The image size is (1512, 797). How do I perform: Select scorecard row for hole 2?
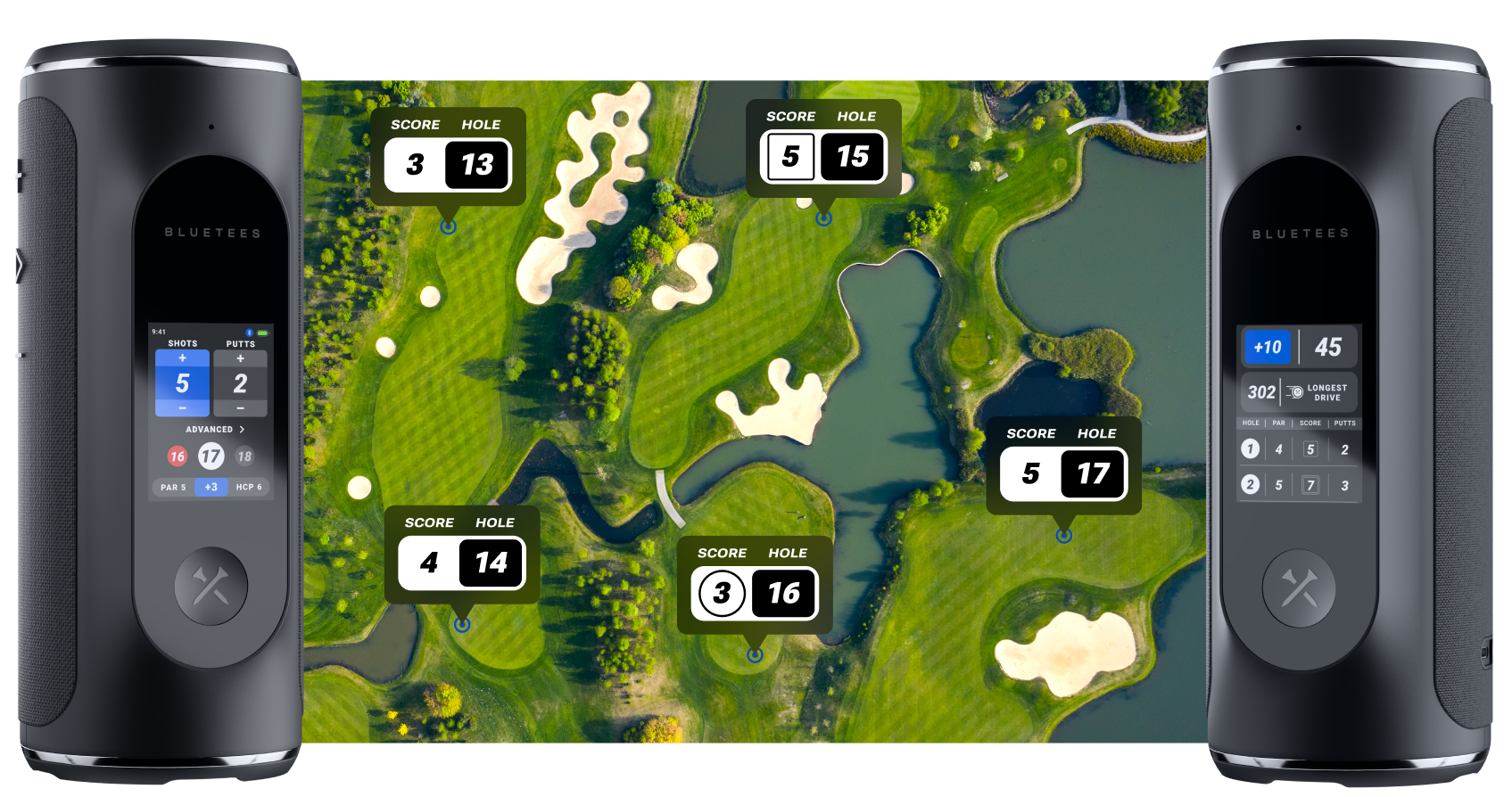[x=1298, y=485]
